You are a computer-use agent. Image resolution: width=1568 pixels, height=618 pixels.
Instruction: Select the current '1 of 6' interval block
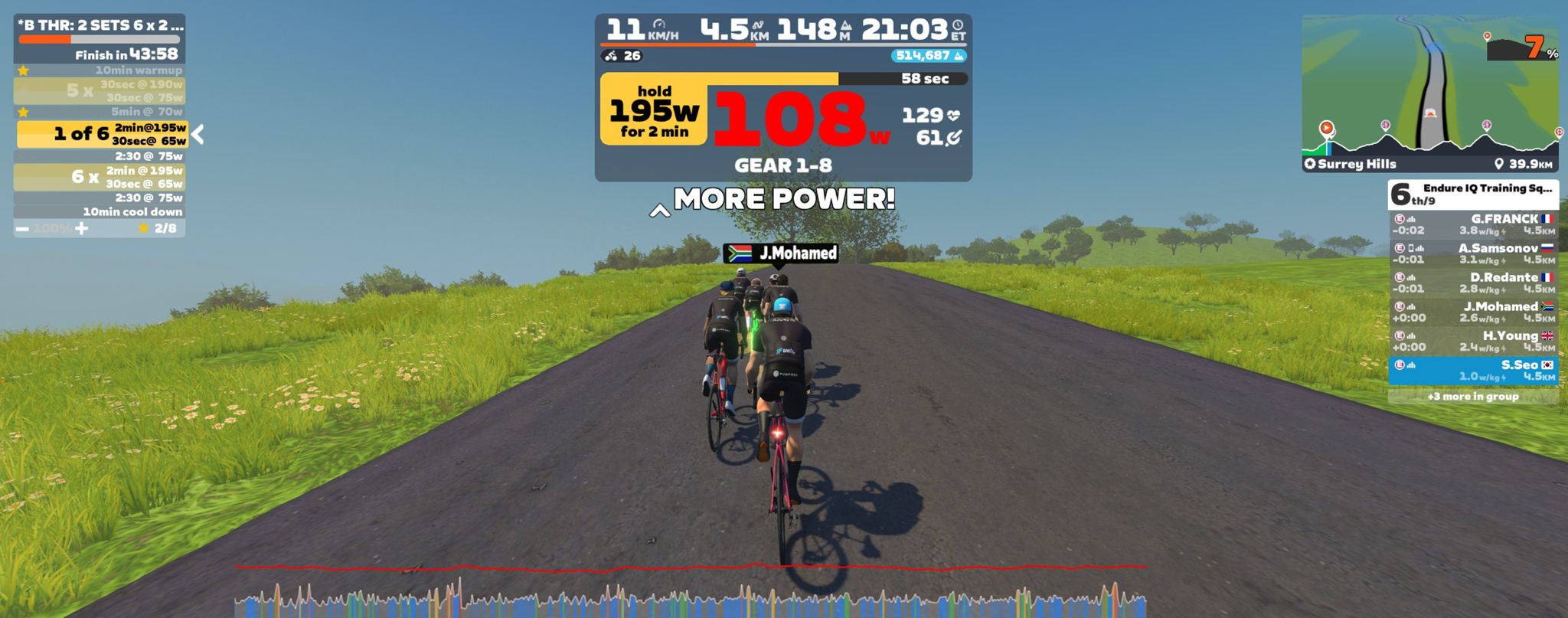pos(102,134)
